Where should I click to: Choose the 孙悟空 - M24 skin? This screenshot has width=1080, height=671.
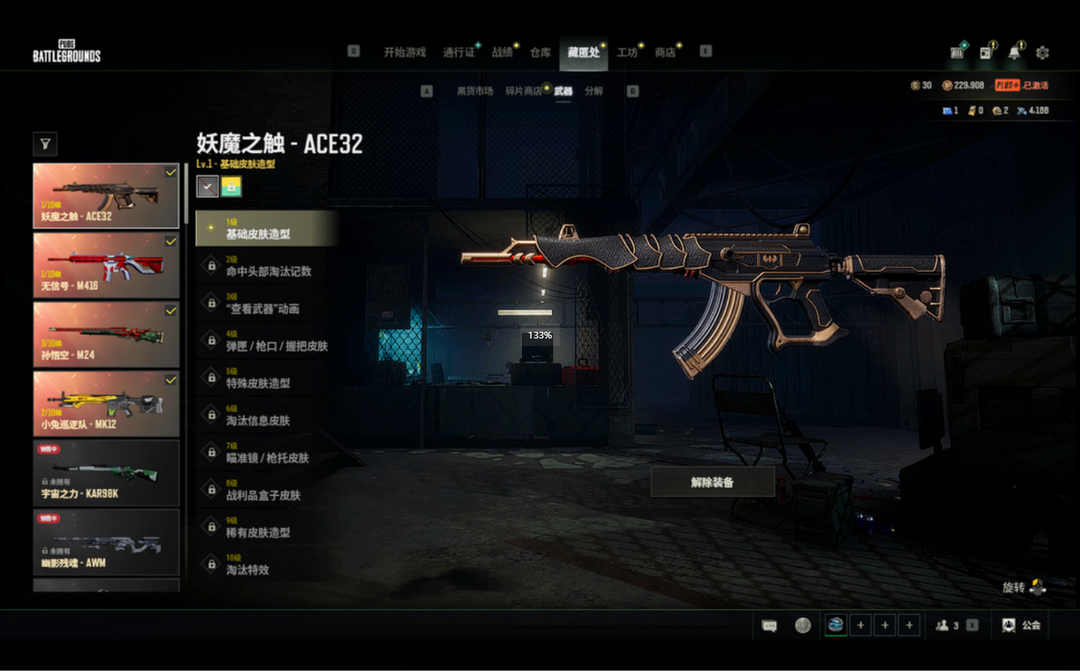tap(106, 334)
